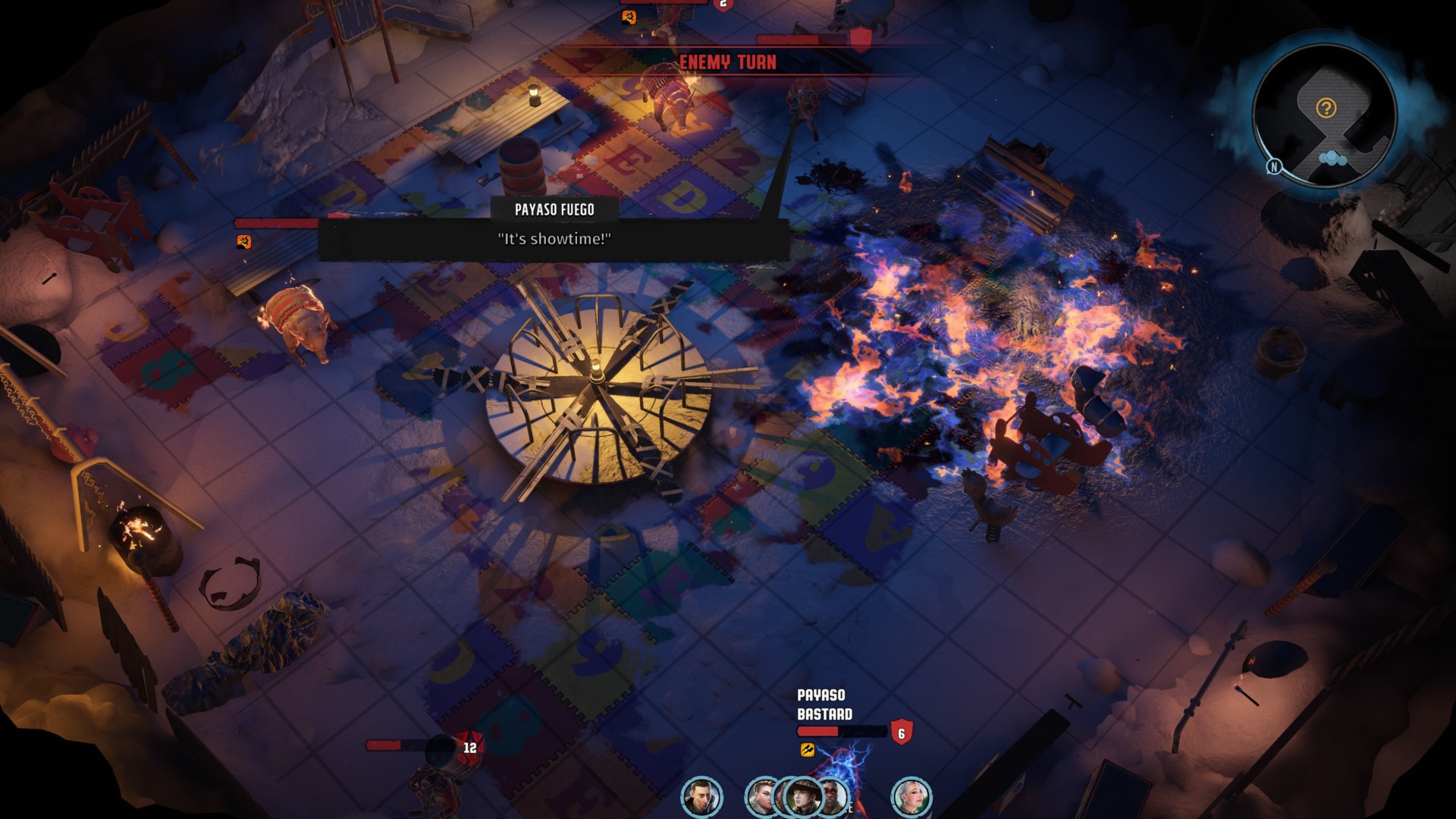Select the silver-haired woman portrait
Screen dimensions: 1456x819
pyautogui.click(x=911, y=797)
